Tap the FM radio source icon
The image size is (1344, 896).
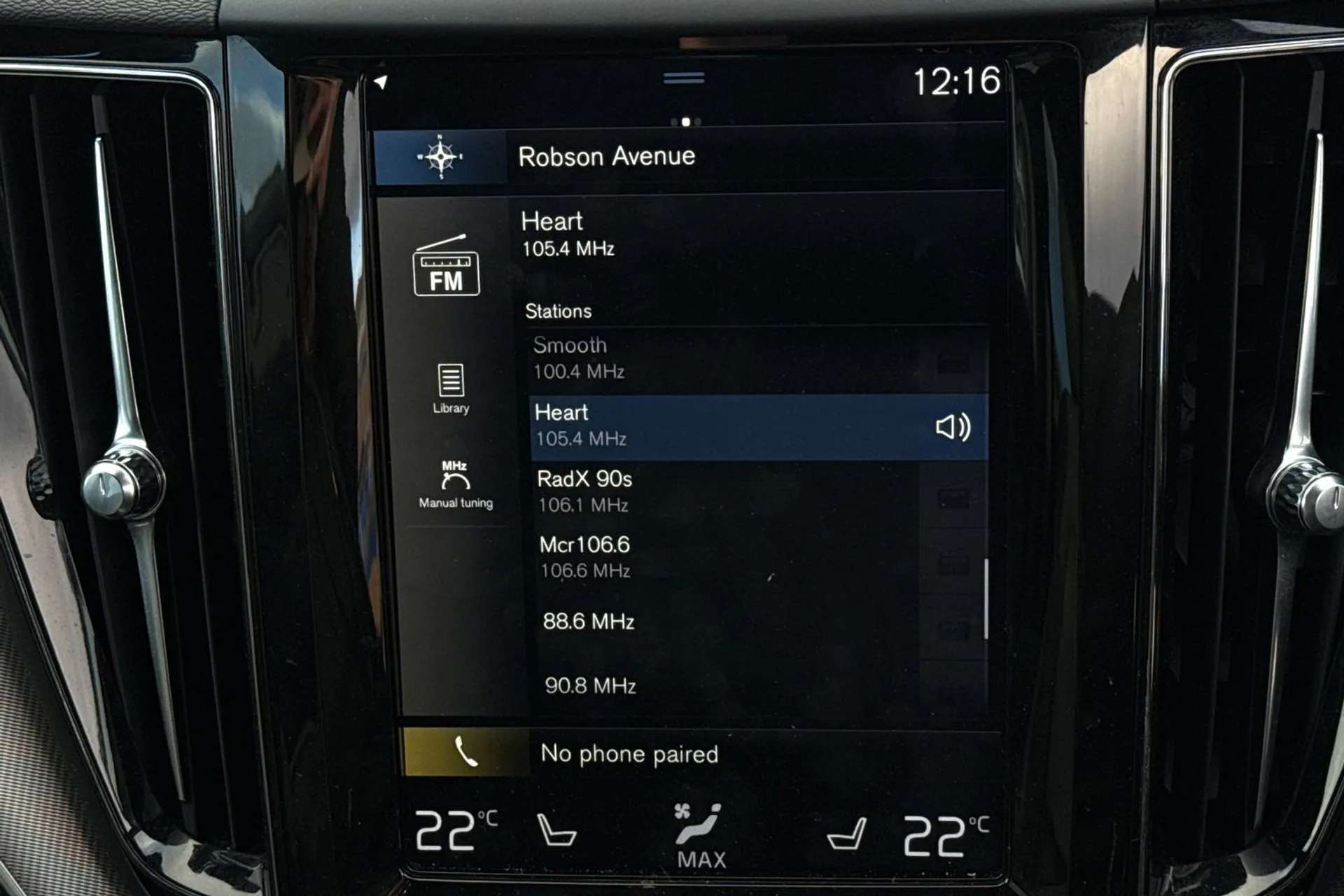tap(447, 267)
